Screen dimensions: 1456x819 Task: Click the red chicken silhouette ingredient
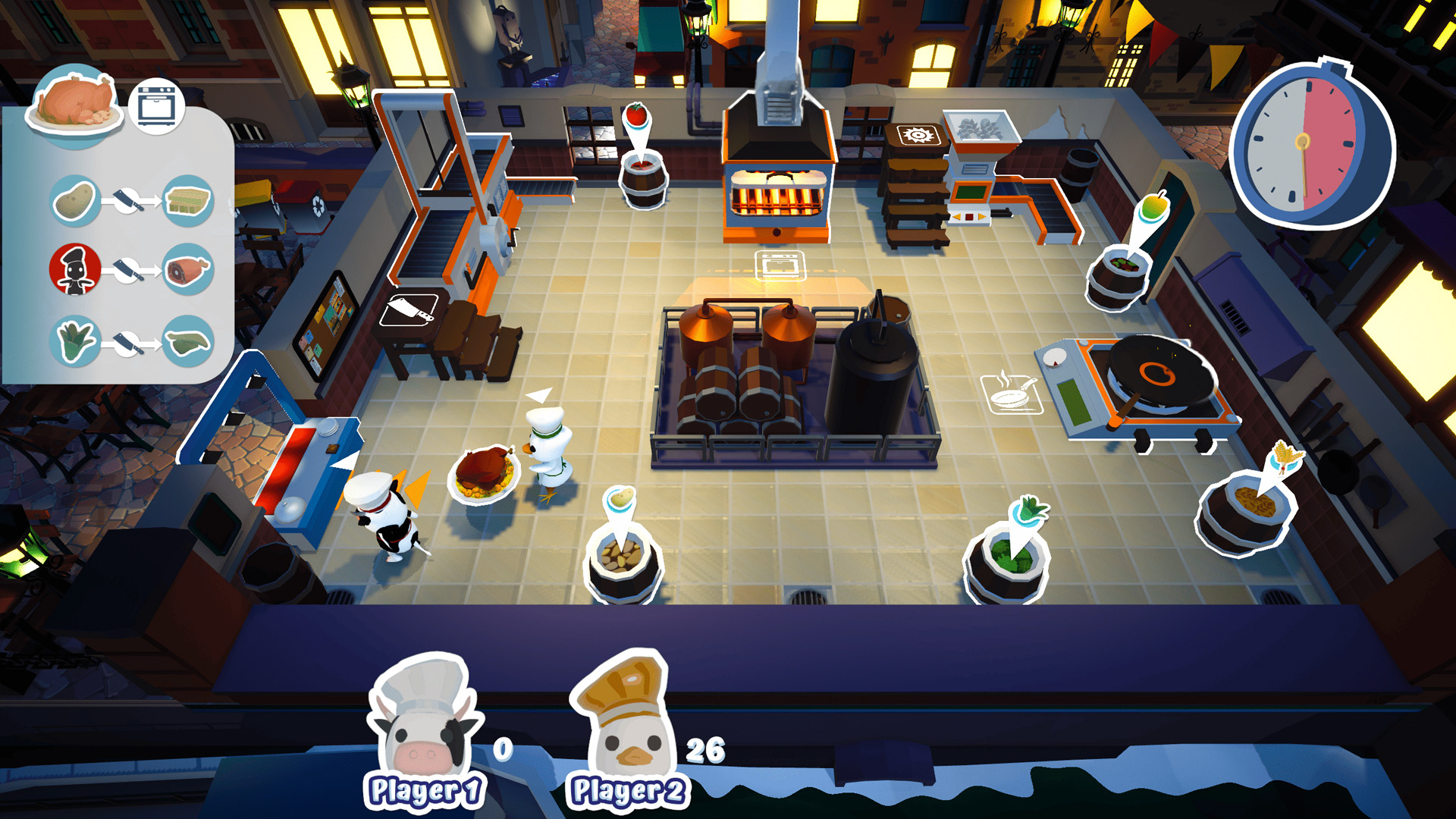coord(75,269)
